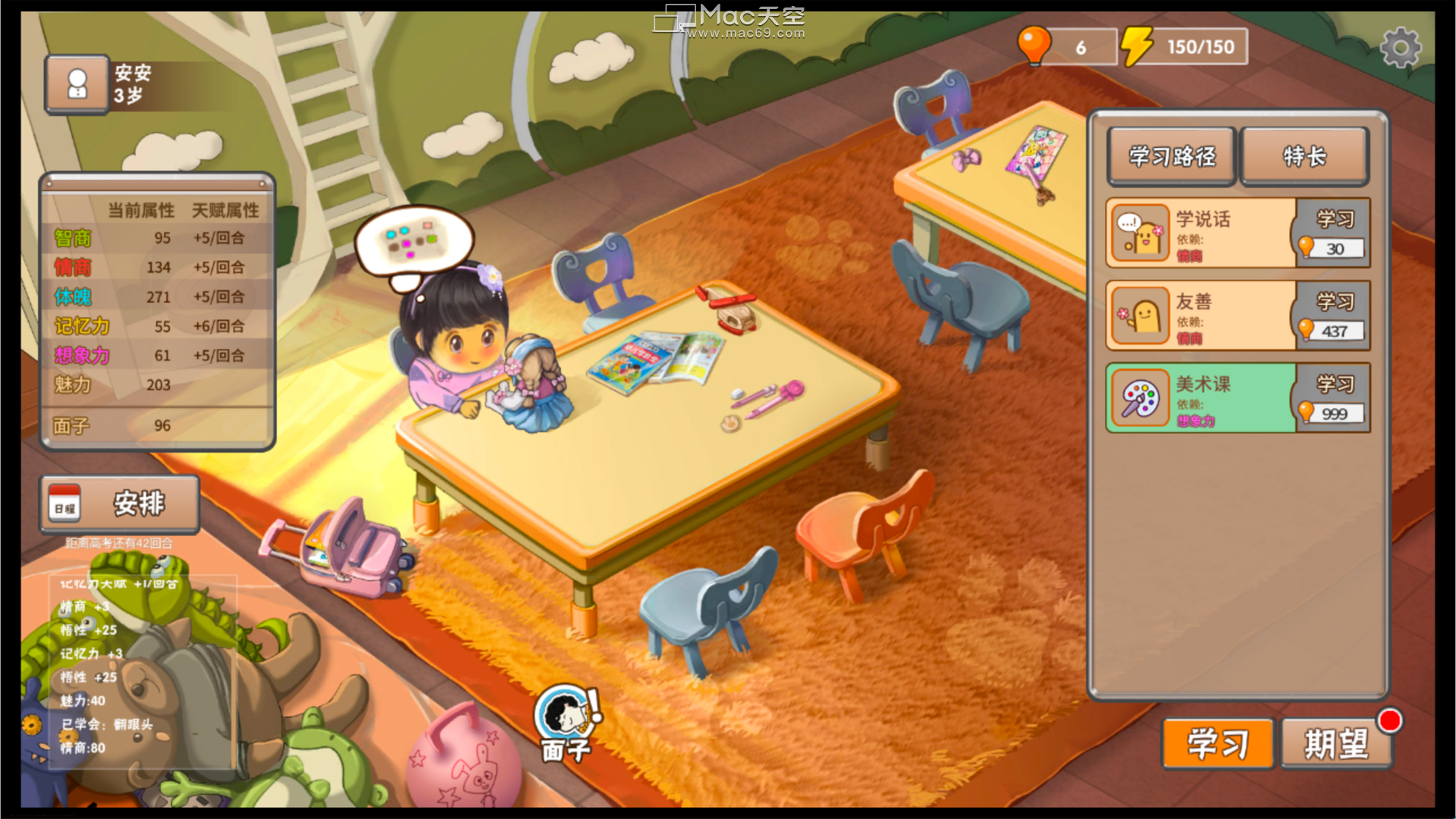Screen dimensions: 1456x819
Task: Open the 安排 schedule button
Action: coord(121,504)
